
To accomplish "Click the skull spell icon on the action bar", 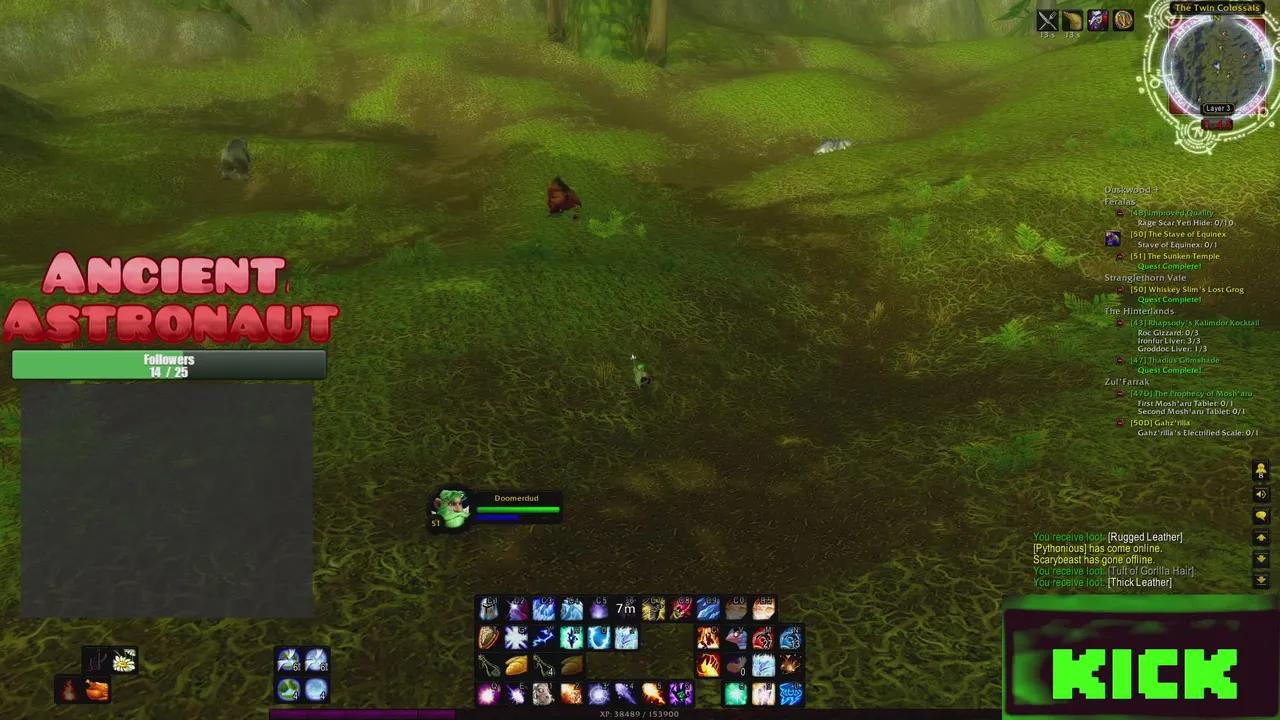I will [543, 694].
